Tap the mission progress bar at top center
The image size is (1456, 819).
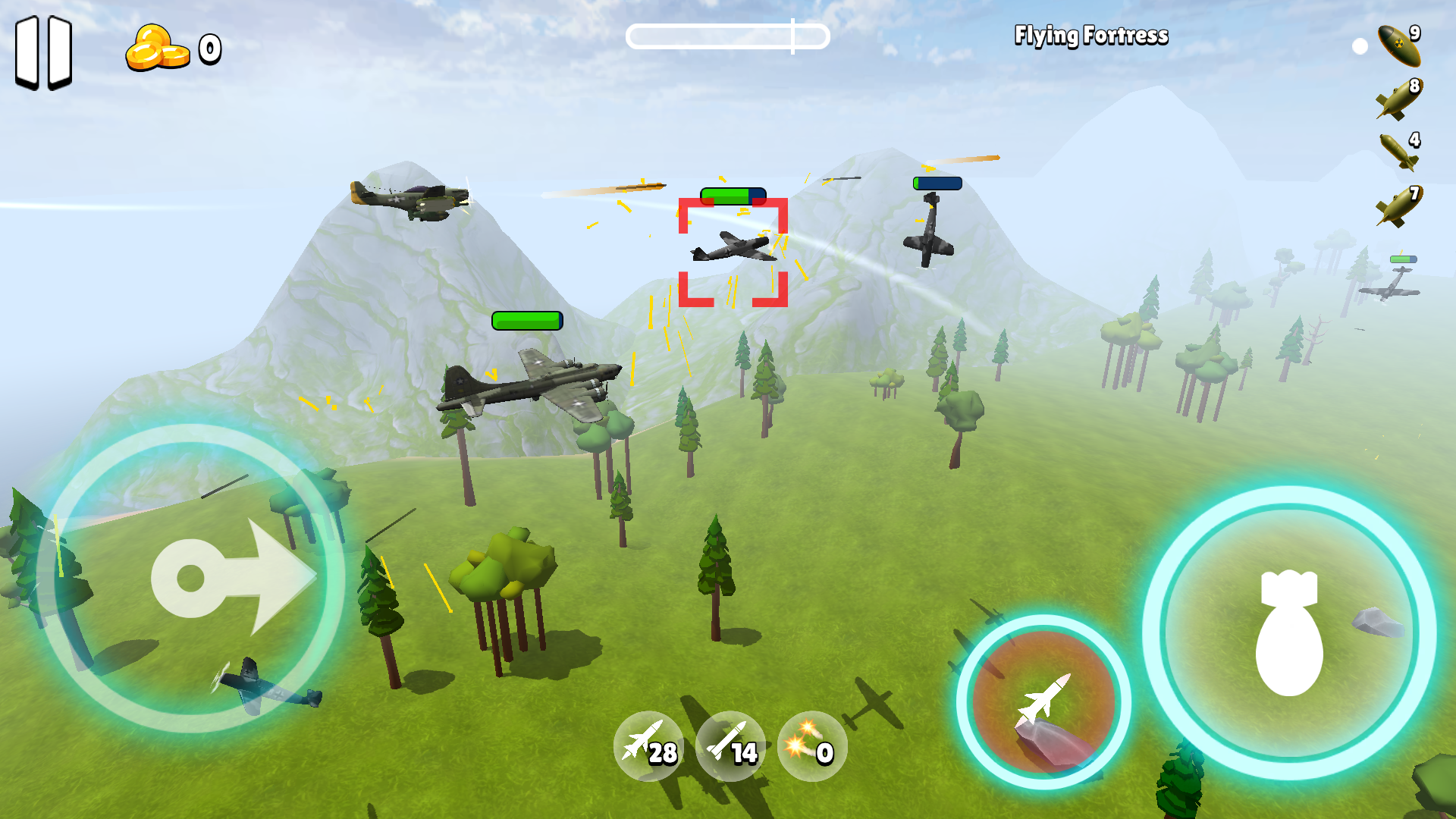coord(728,36)
